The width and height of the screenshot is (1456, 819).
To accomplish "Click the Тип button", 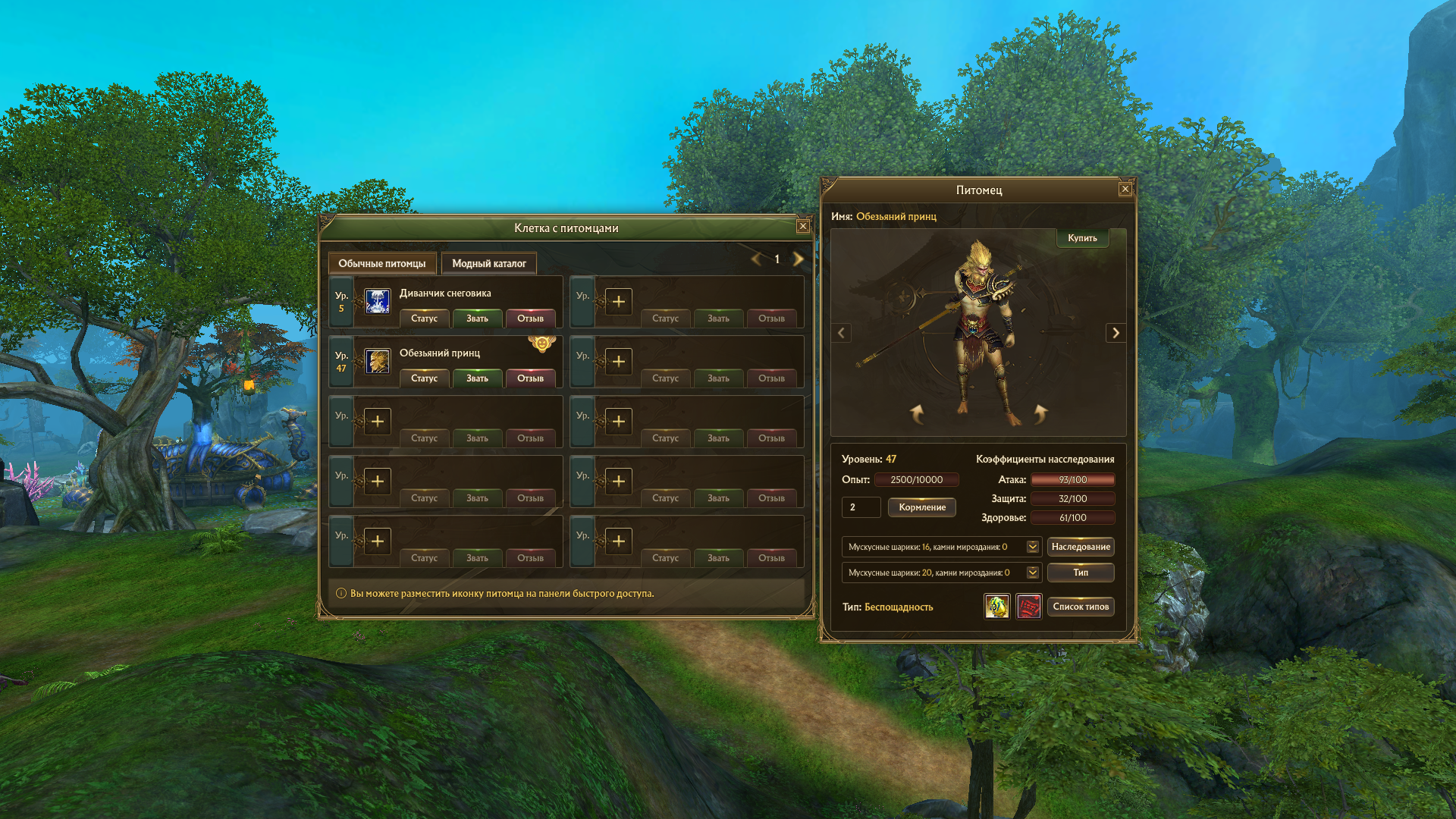I will point(1081,573).
